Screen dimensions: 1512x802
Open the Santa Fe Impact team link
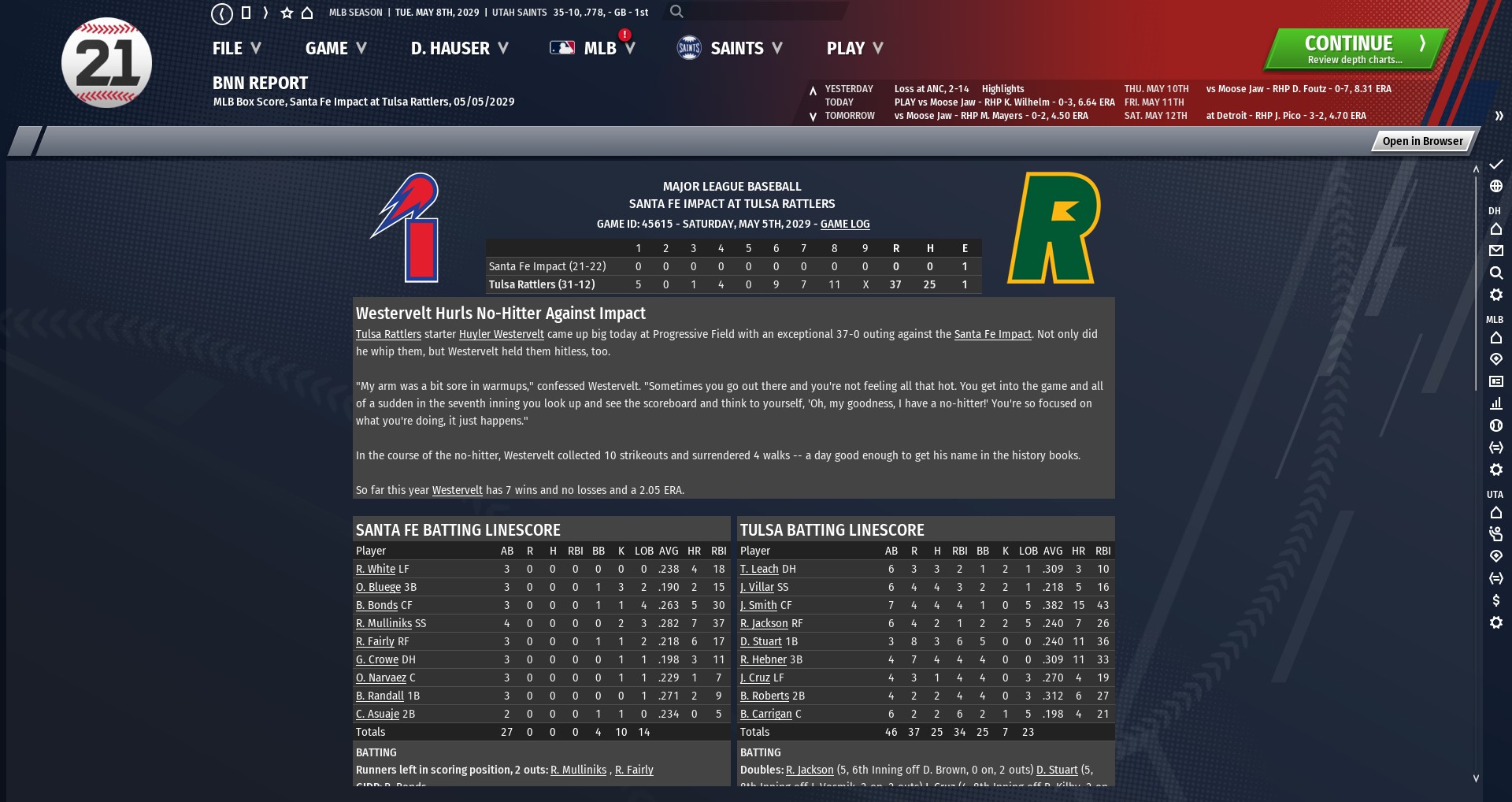point(992,335)
